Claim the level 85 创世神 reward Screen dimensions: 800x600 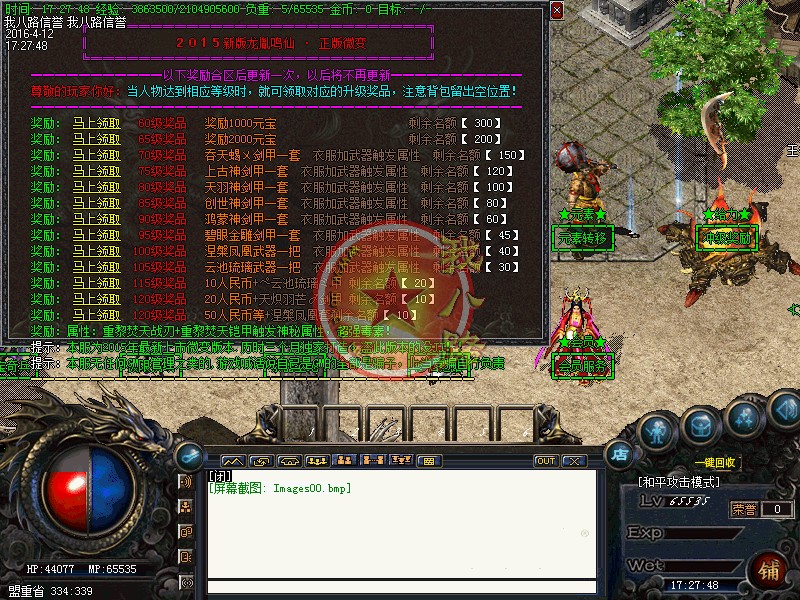pos(96,203)
